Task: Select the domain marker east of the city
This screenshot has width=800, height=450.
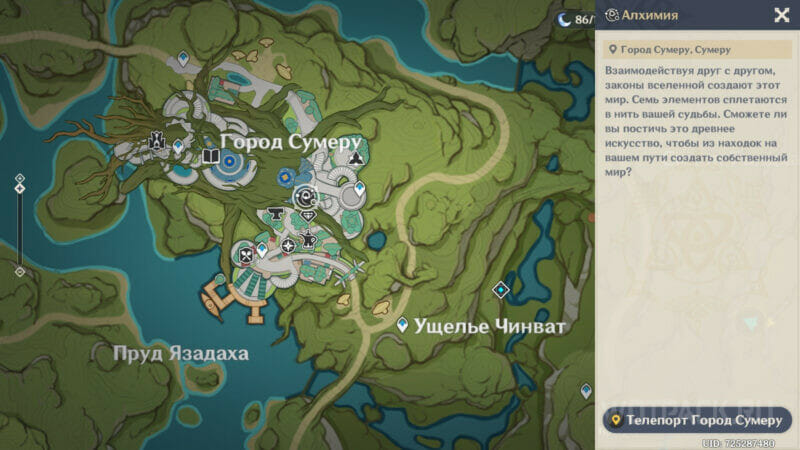Action: [x=501, y=290]
